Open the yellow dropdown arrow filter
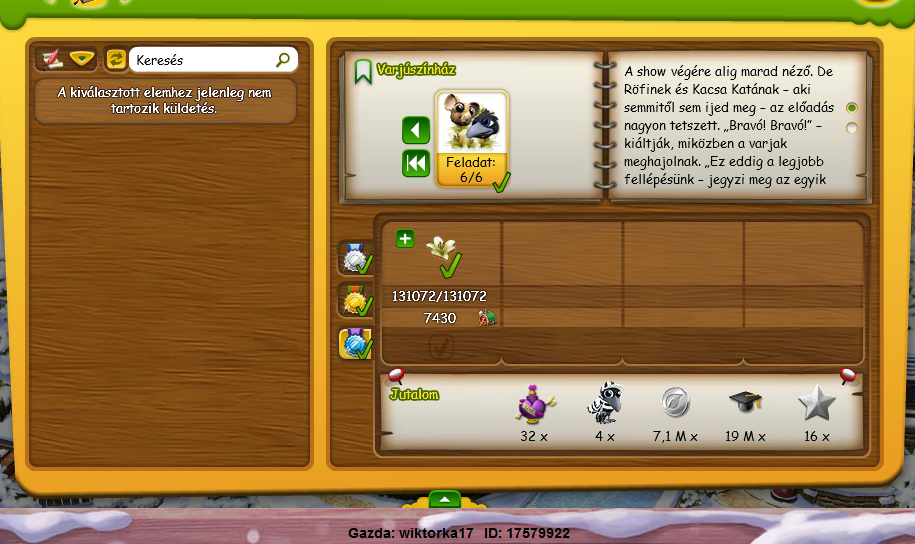The width and height of the screenshot is (915, 544). (x=81, y=60)
